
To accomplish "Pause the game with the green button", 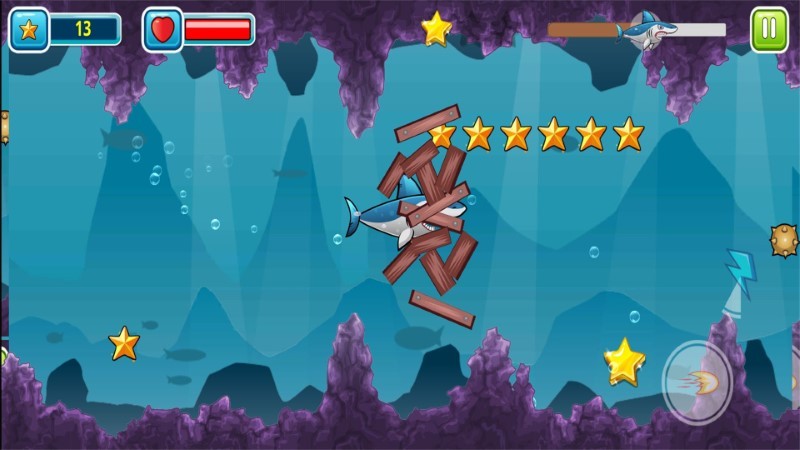I will (769, 30).
